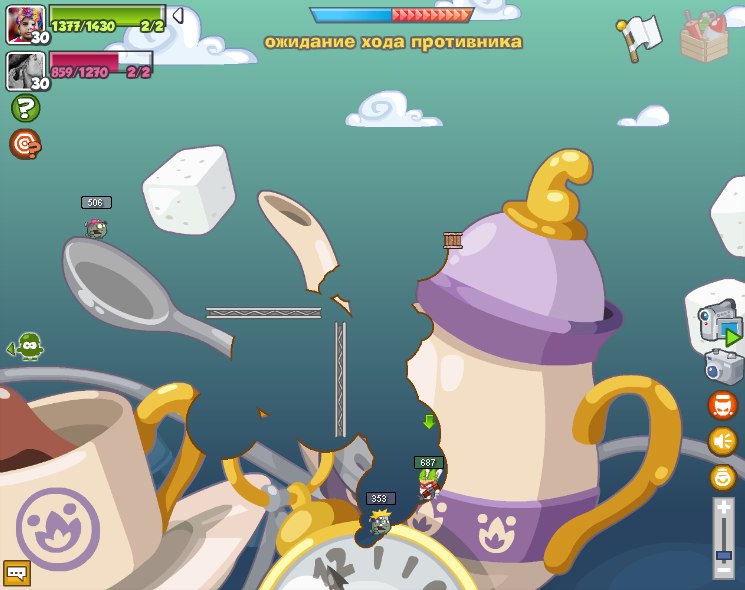The width and height of the screenshot is (745, 590).
Task: Zoom out with the minus button
Action: [723, 571]
